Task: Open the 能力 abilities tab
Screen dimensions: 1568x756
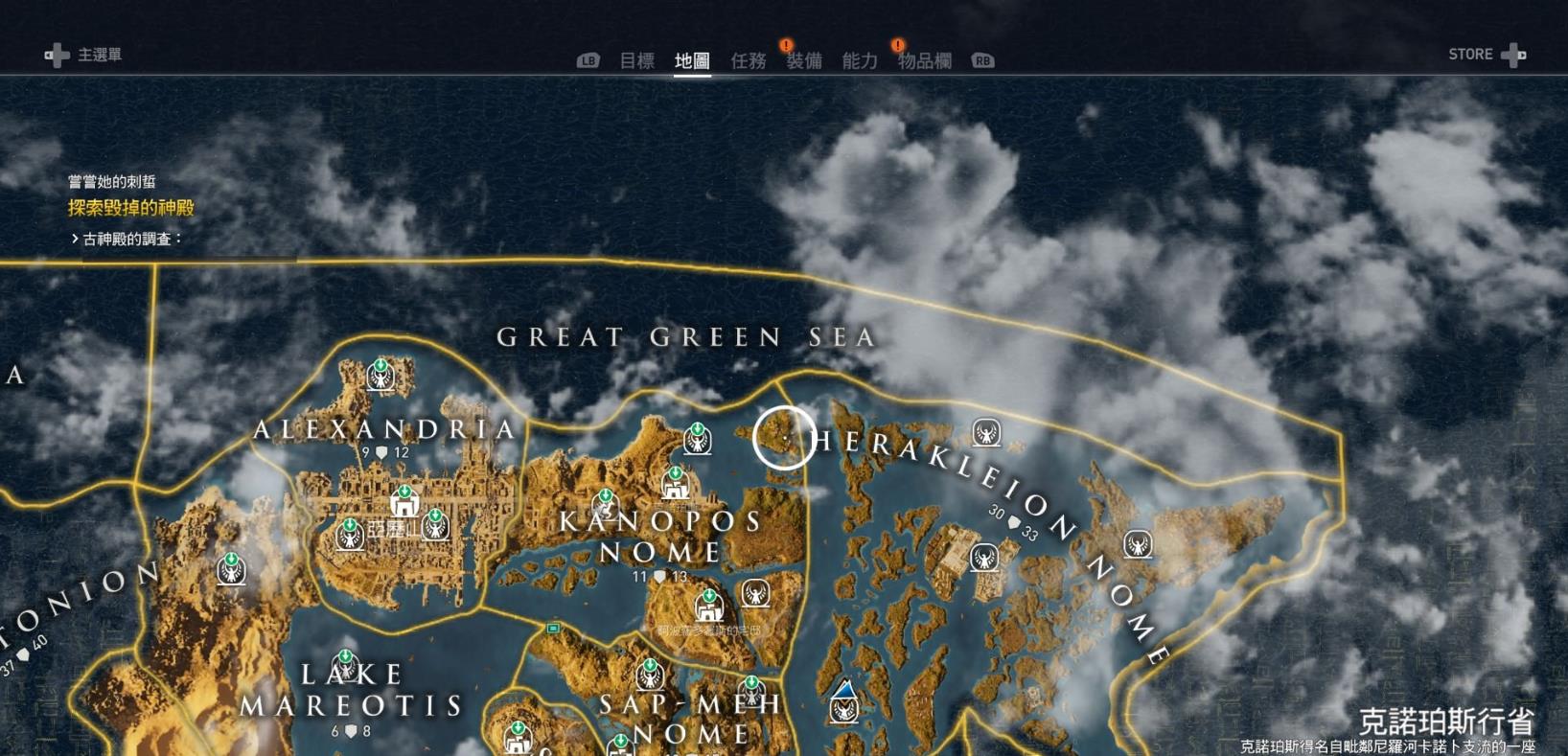Action: point(859,60)
